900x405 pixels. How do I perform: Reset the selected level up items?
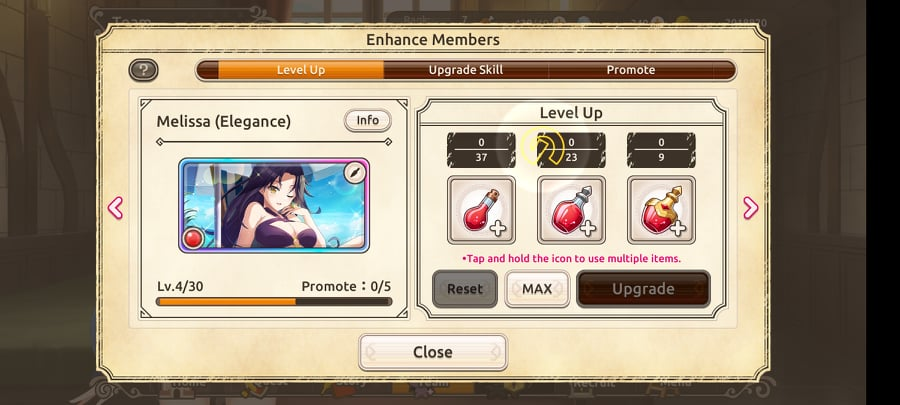coord(464,289)
